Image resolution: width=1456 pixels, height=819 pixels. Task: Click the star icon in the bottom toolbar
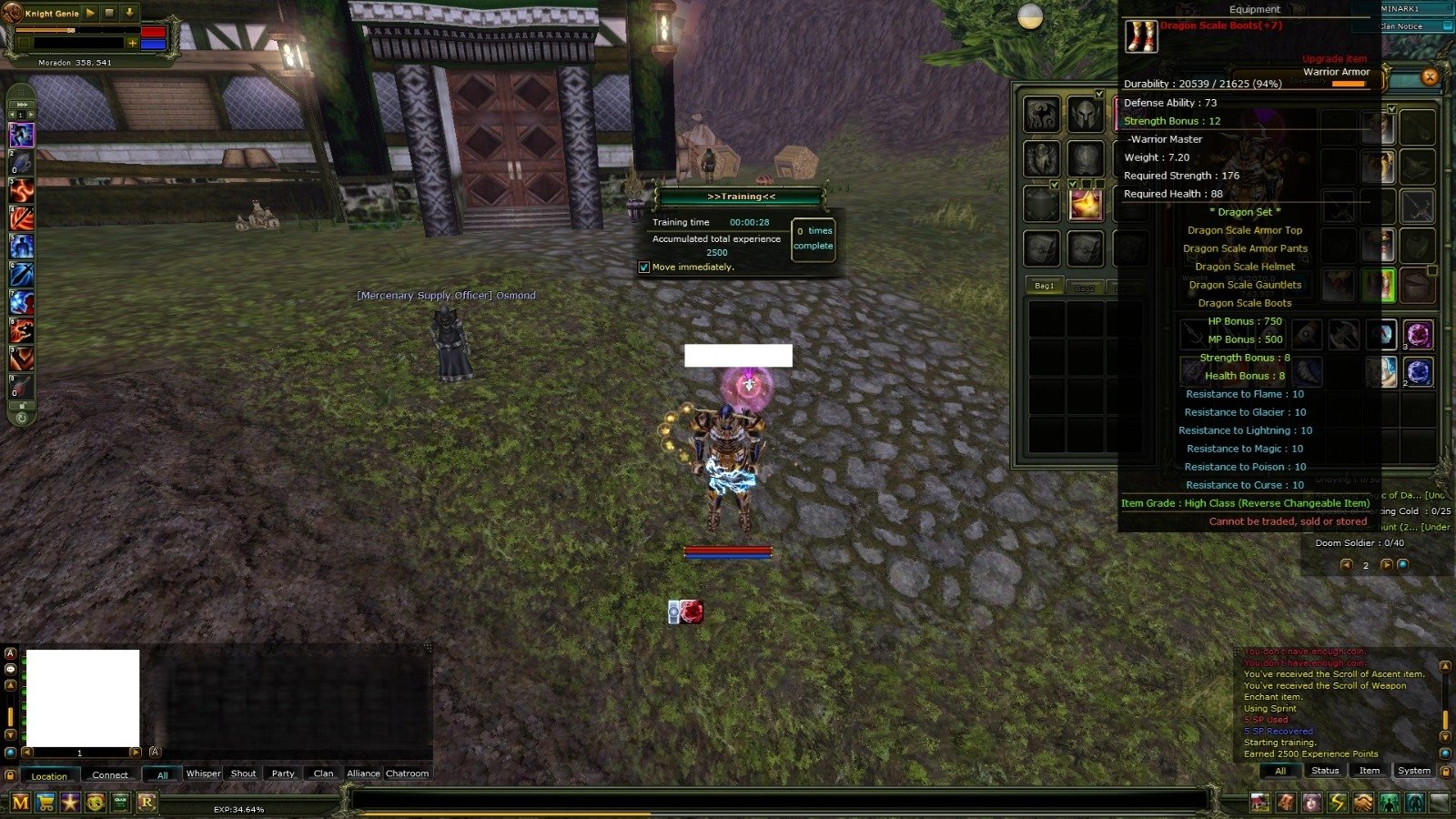click(70, 801)
